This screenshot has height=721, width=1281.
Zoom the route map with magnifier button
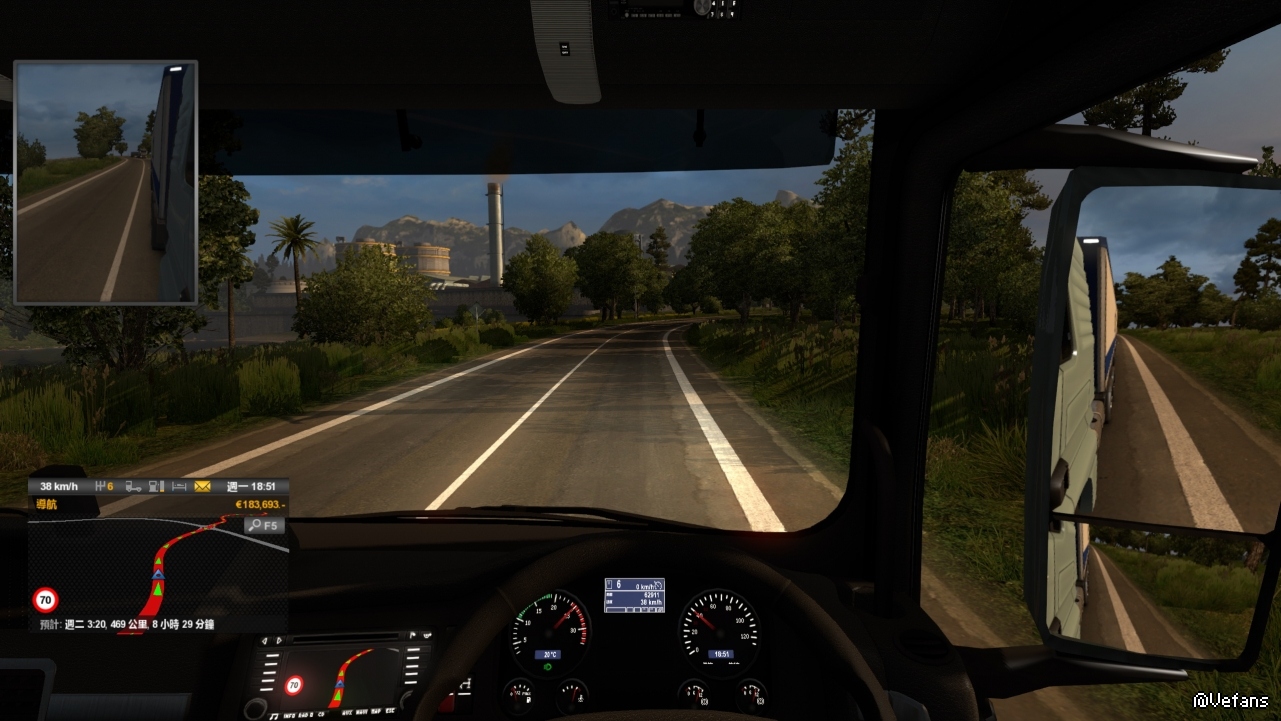pos(266,525)
